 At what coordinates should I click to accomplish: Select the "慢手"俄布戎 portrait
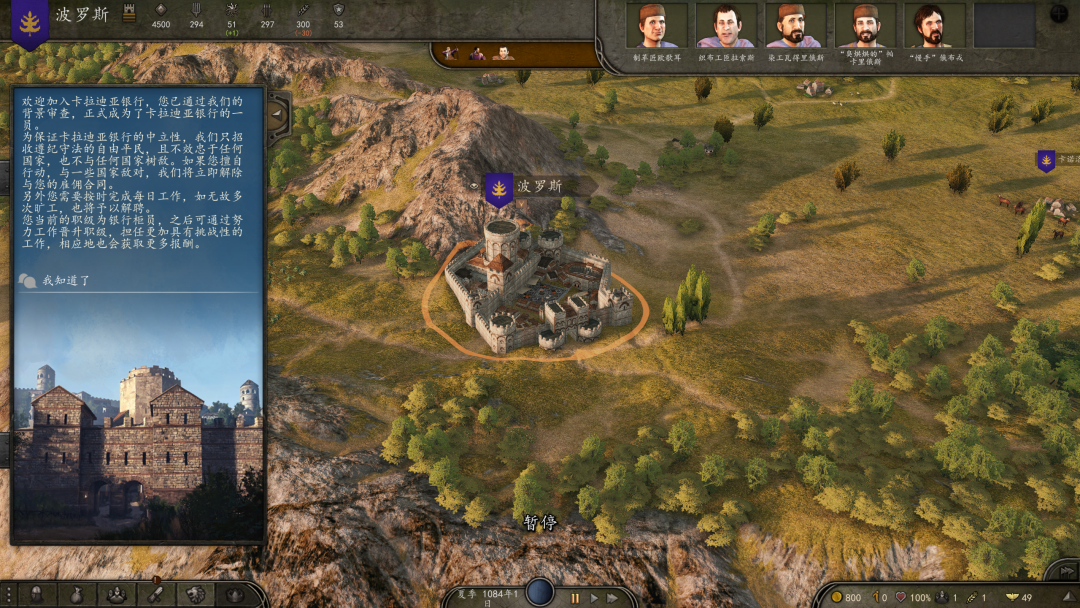point(934,26)
